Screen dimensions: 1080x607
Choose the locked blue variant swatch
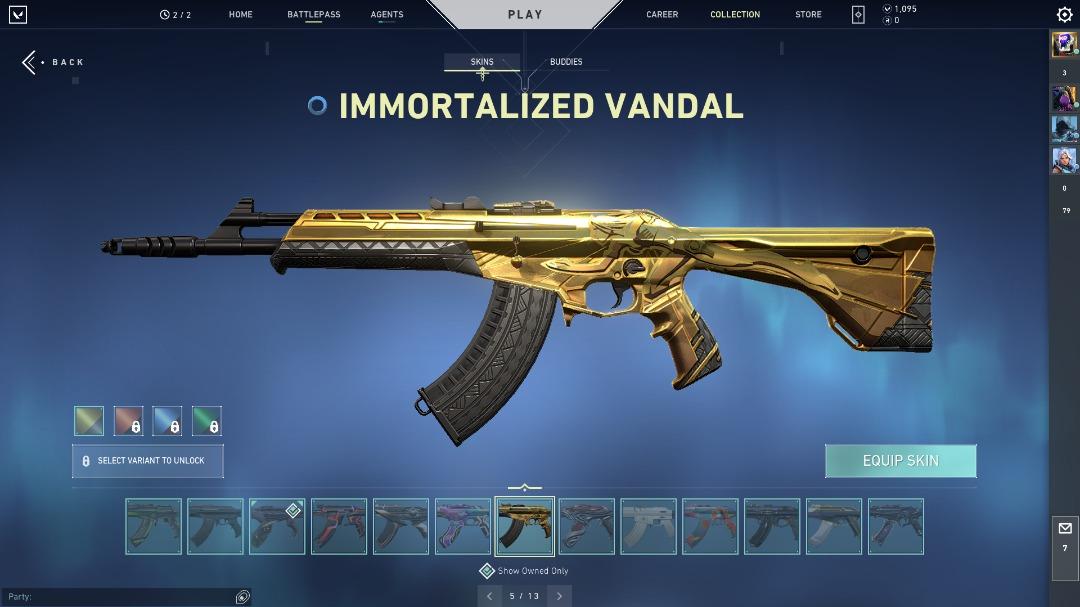pos(167,421)
